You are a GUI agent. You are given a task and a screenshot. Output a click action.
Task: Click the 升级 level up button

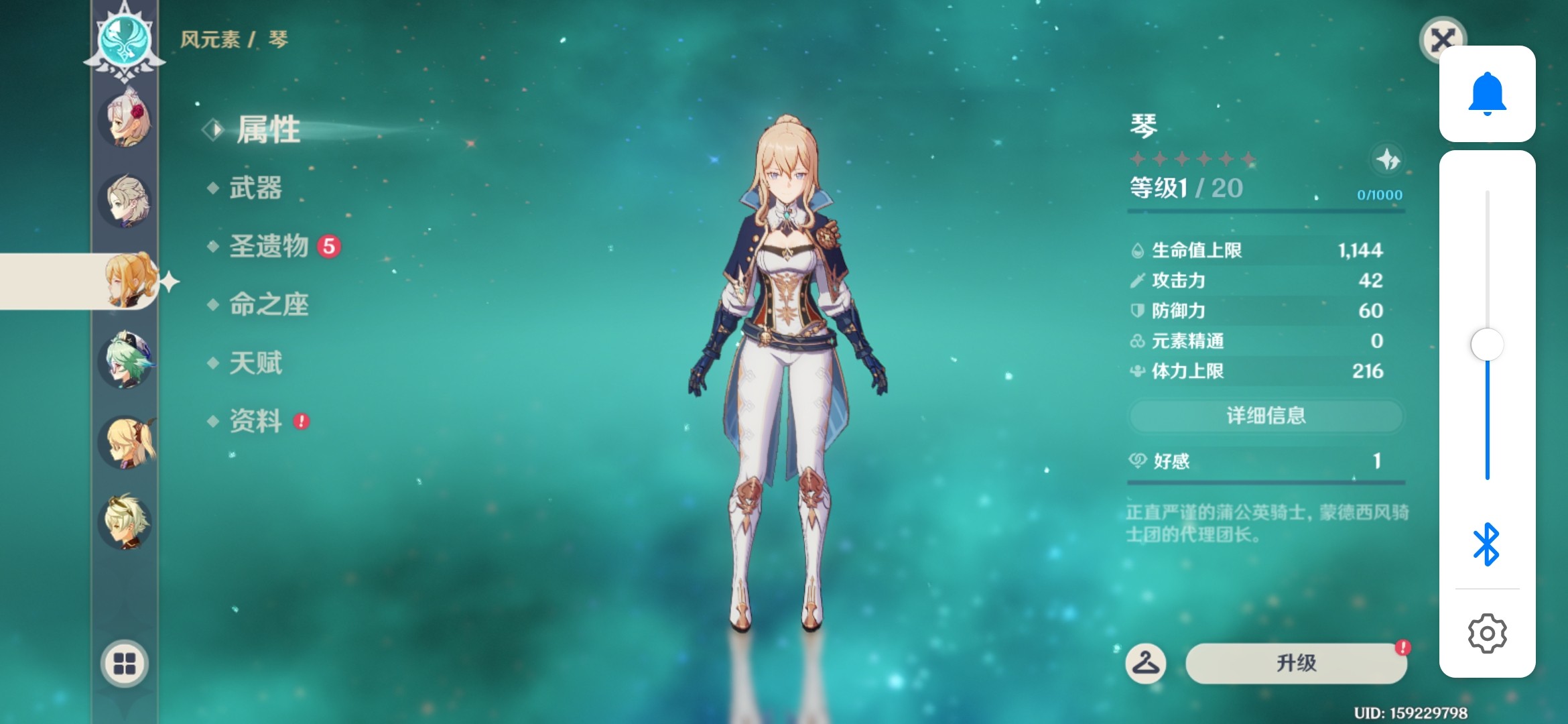point(1296,663)
